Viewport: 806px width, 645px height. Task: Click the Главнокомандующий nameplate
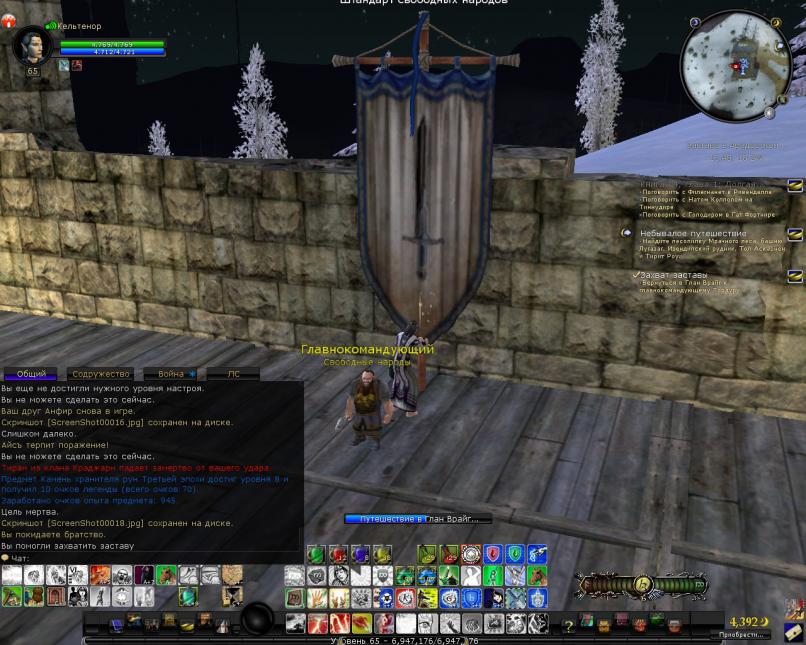click(367, 350)
